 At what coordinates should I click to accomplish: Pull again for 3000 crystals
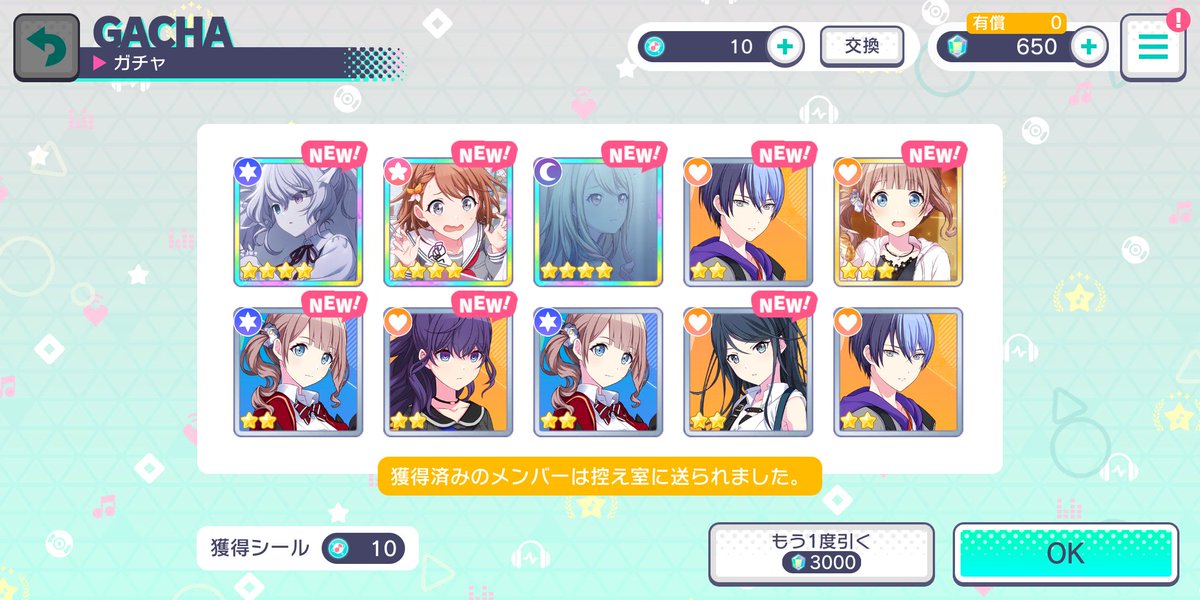pyautogui.click(x=820, y=553)
